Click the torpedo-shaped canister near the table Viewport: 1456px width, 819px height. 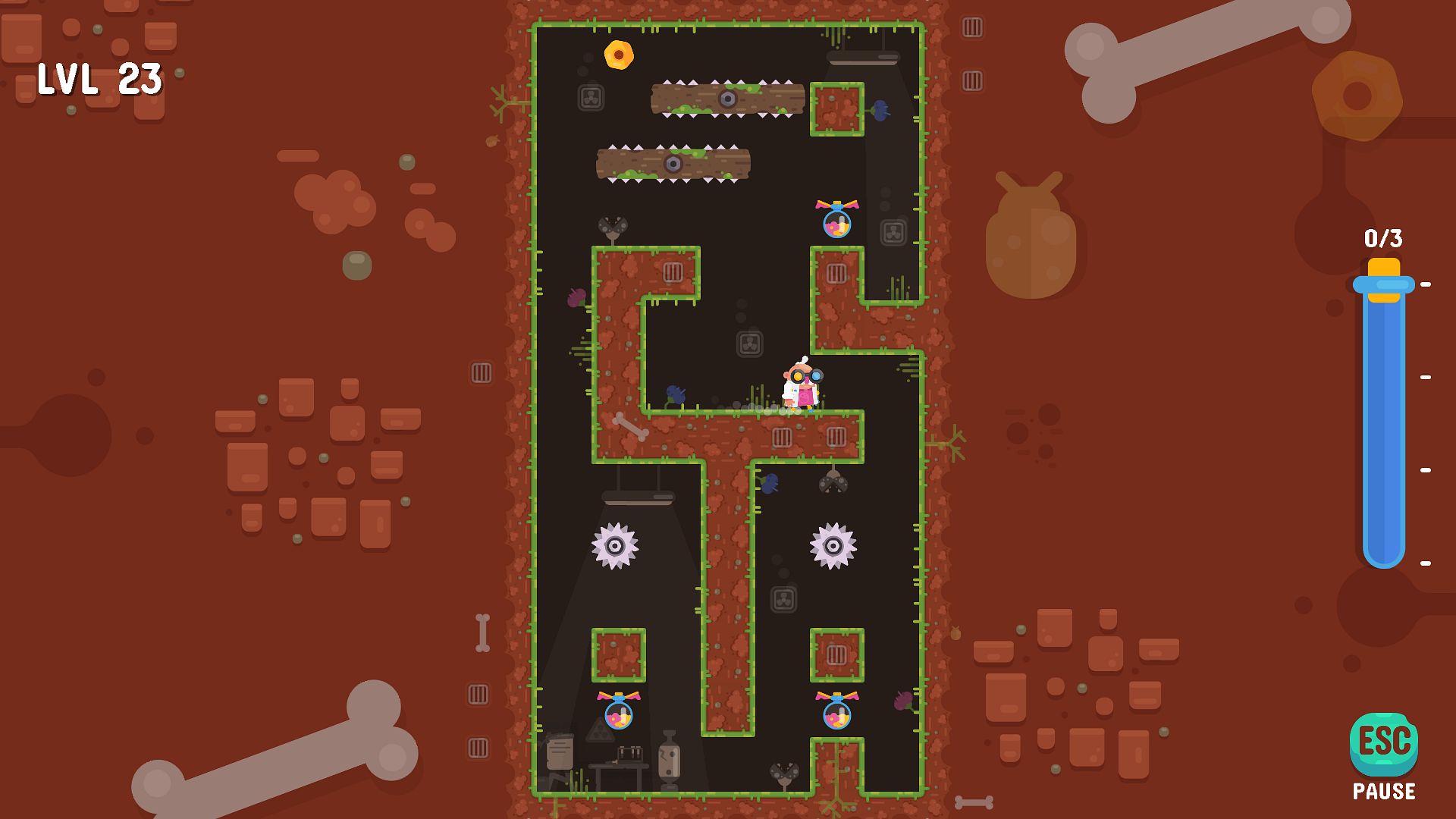coord(669,760)
